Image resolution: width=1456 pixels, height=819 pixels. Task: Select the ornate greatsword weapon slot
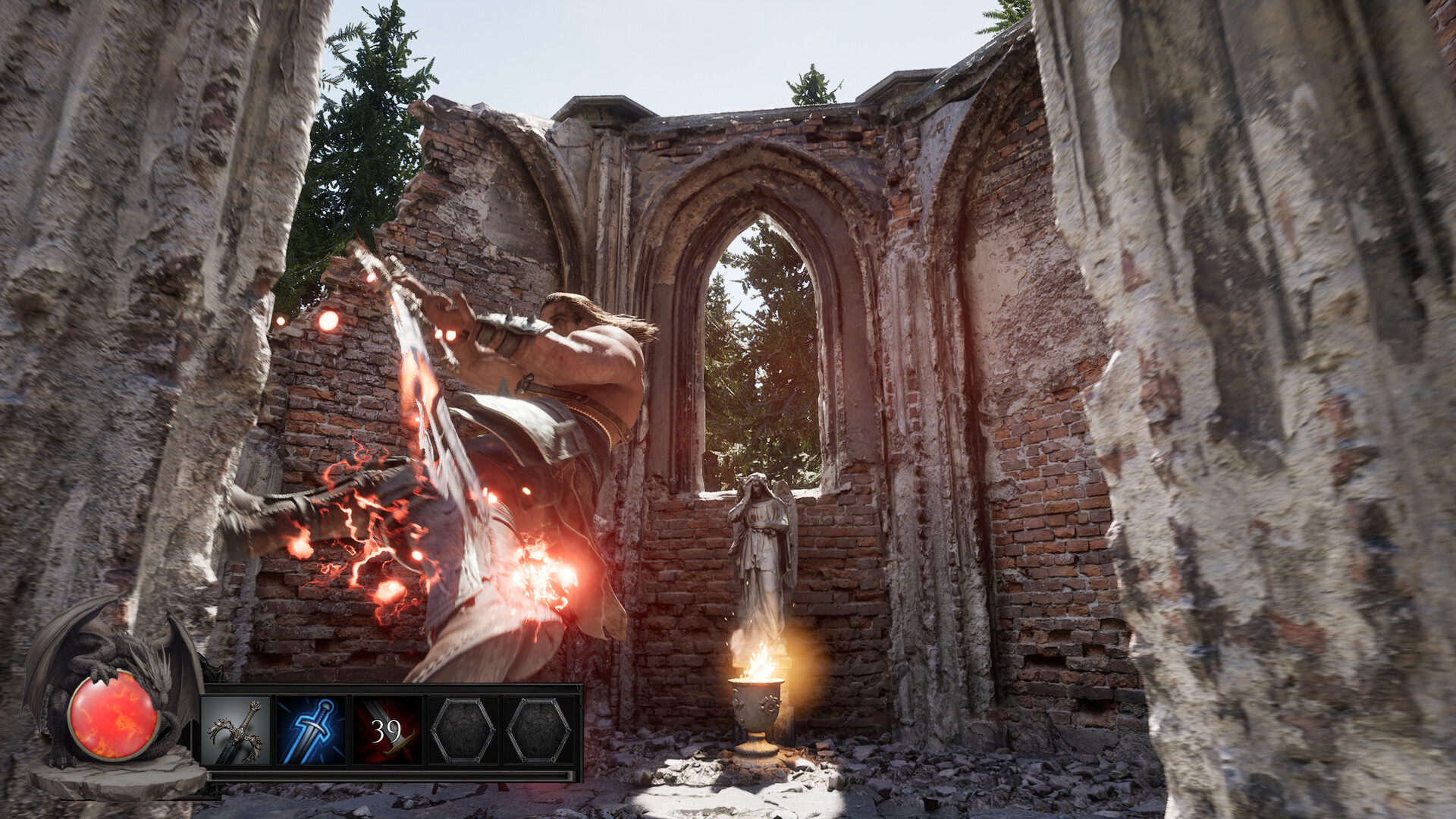pos(236,731)
